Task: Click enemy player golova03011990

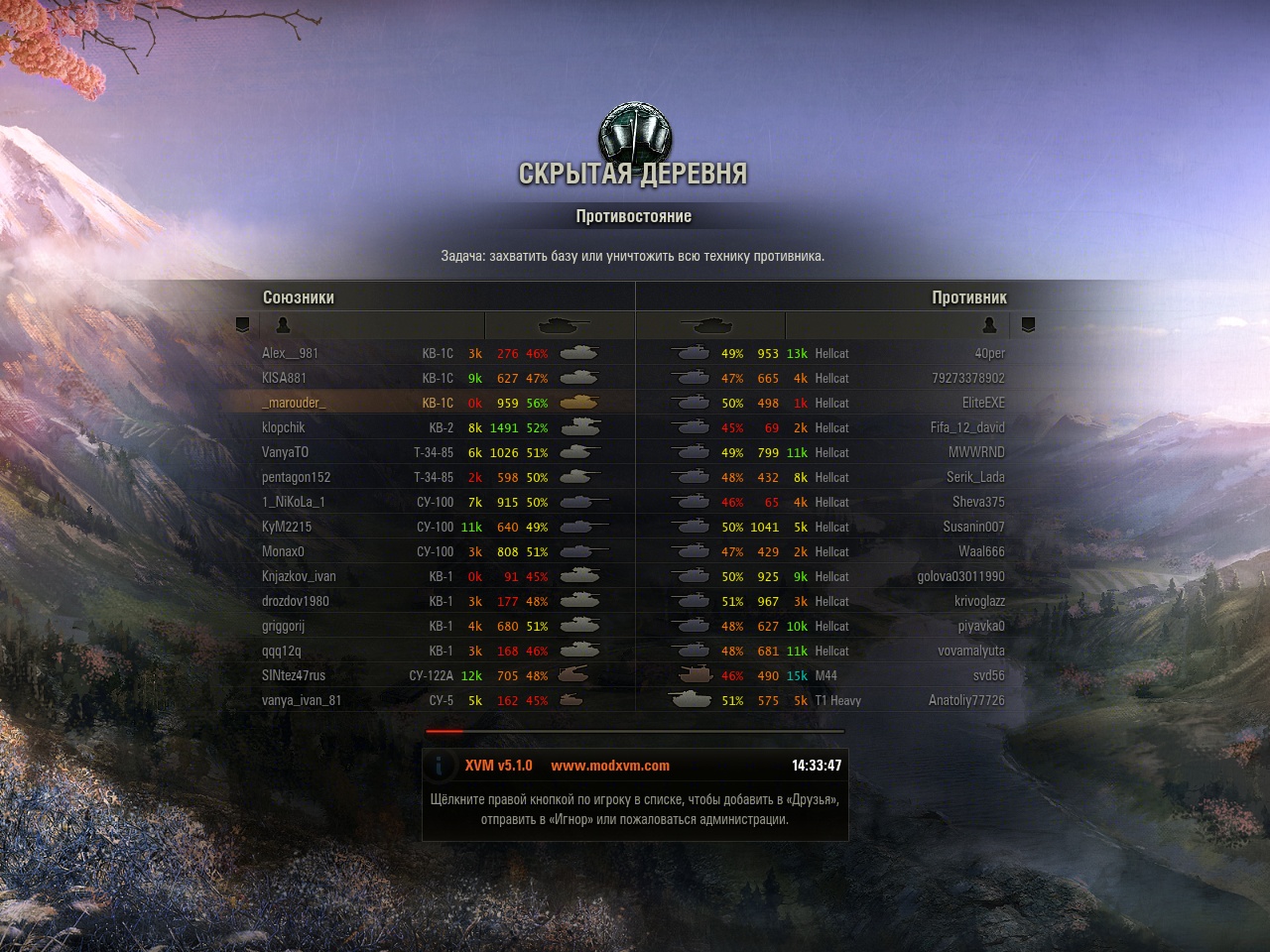Action: (x=960, y=577)
